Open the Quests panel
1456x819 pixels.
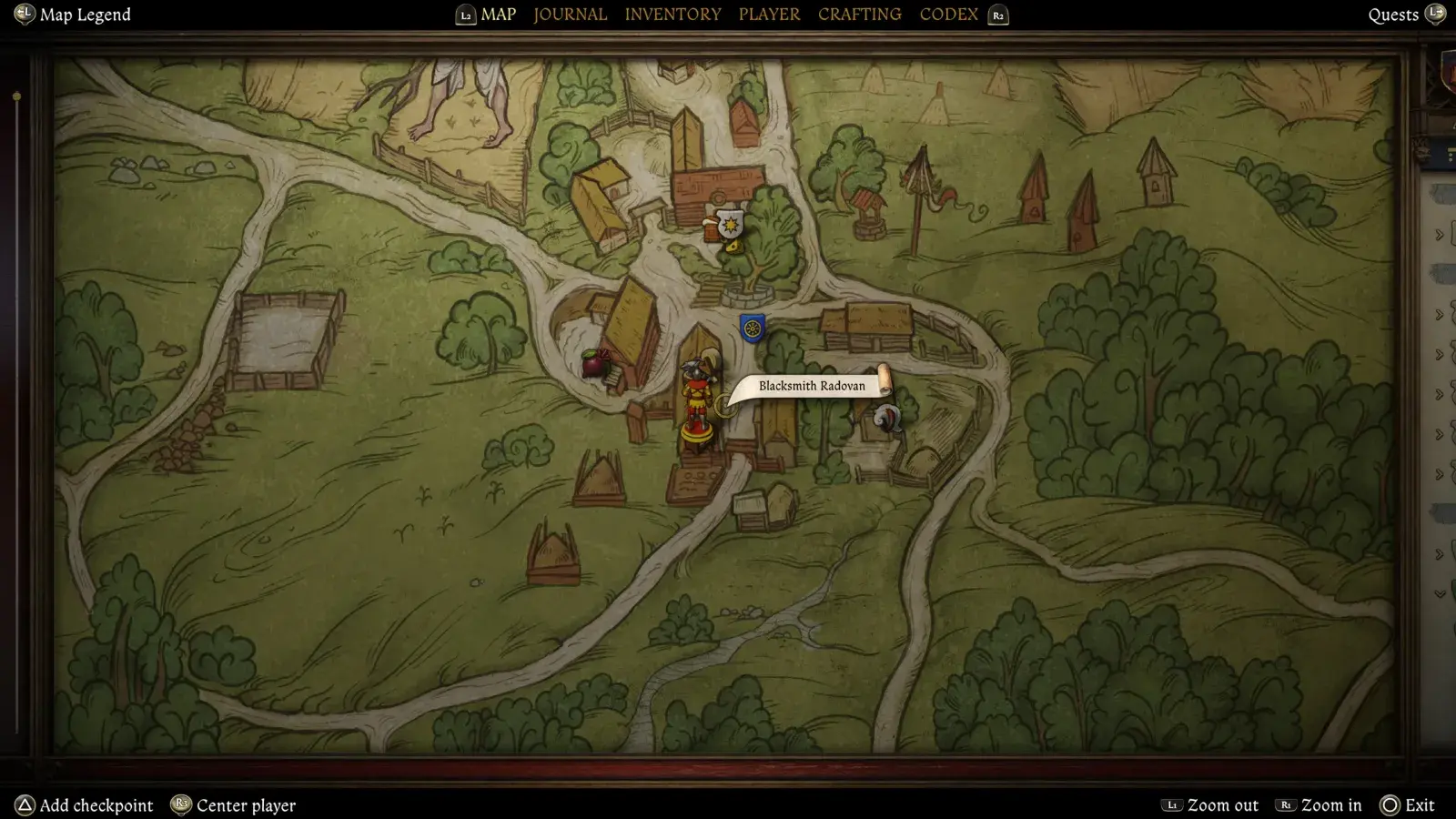coord(1393,15)
